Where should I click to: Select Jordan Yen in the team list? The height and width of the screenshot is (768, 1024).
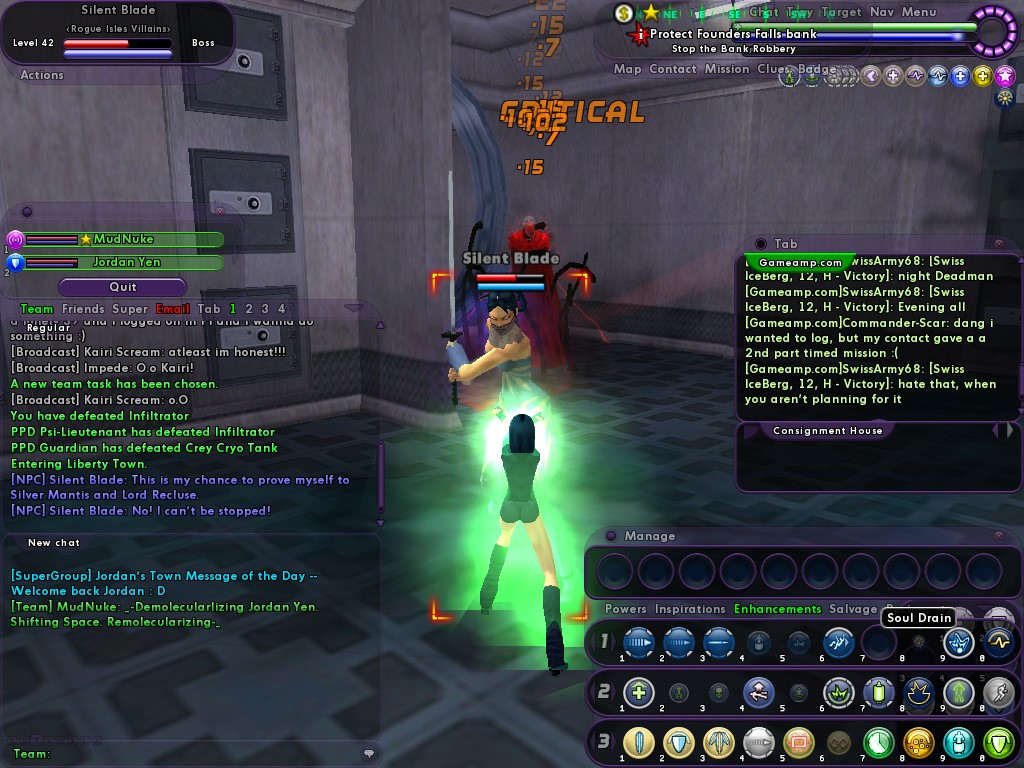125,263
